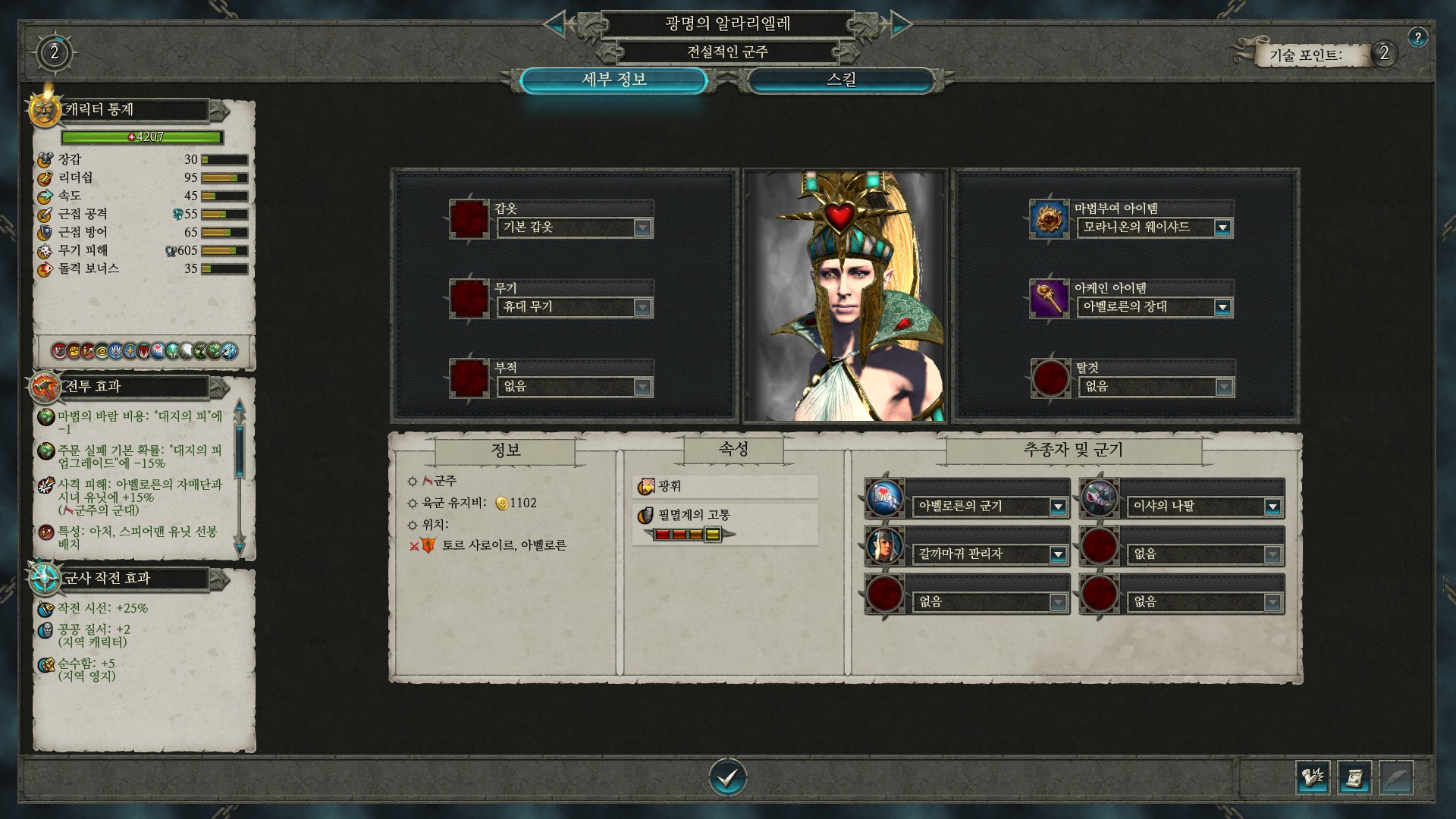The width and height of the screenshot is (1456, 819).
Task: Open the 갑옷 armor dropdown
Action: [642, 227]
